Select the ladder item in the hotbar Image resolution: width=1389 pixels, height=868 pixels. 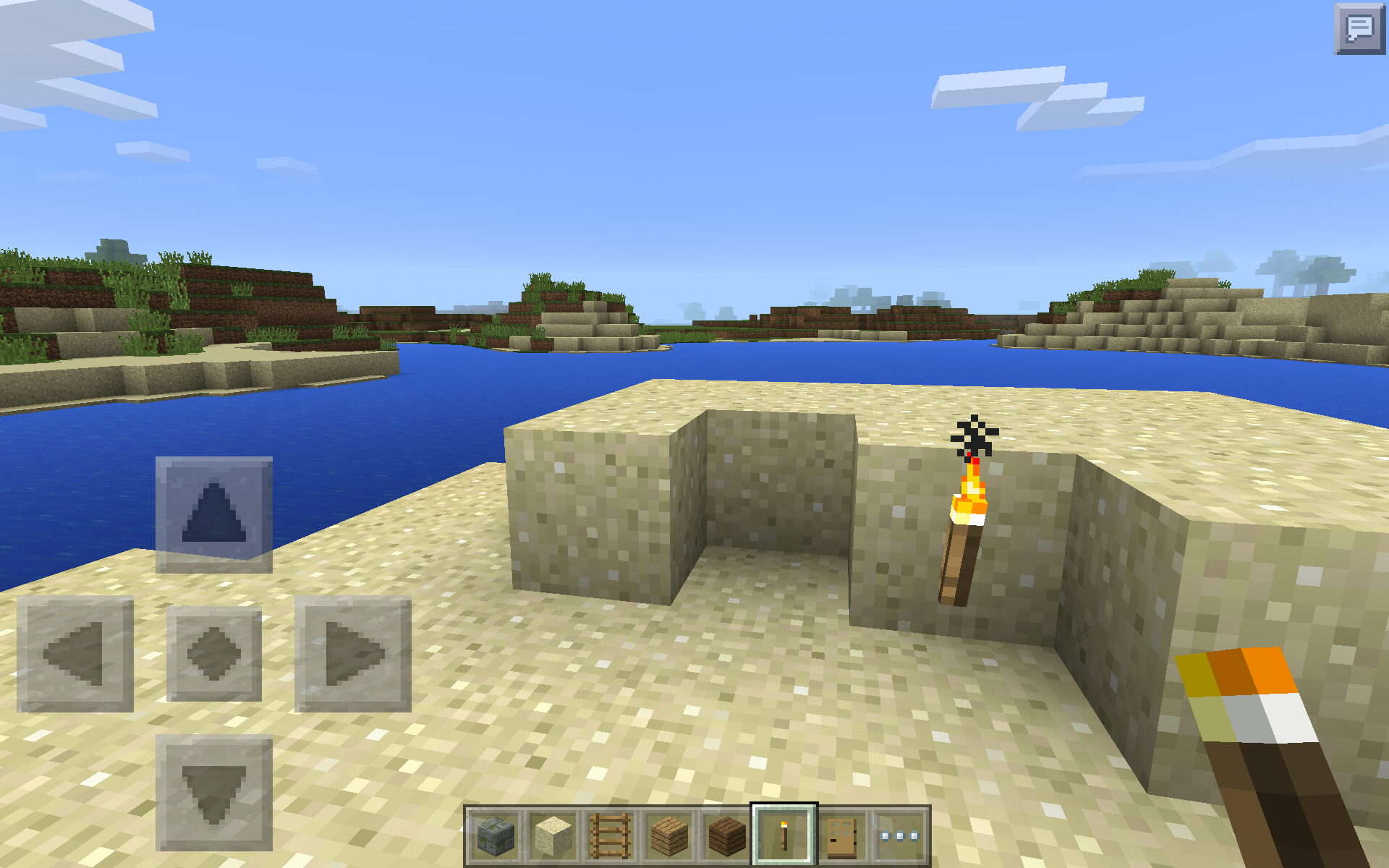610,835
